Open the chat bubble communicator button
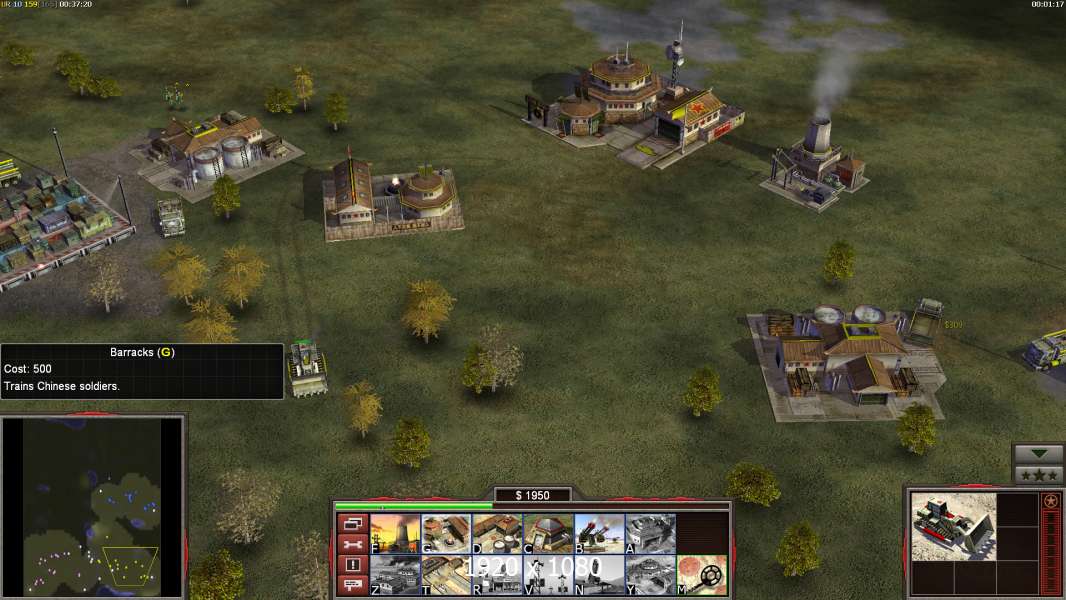This screenshot has height=600, width=1066. (x=353, y=585)
